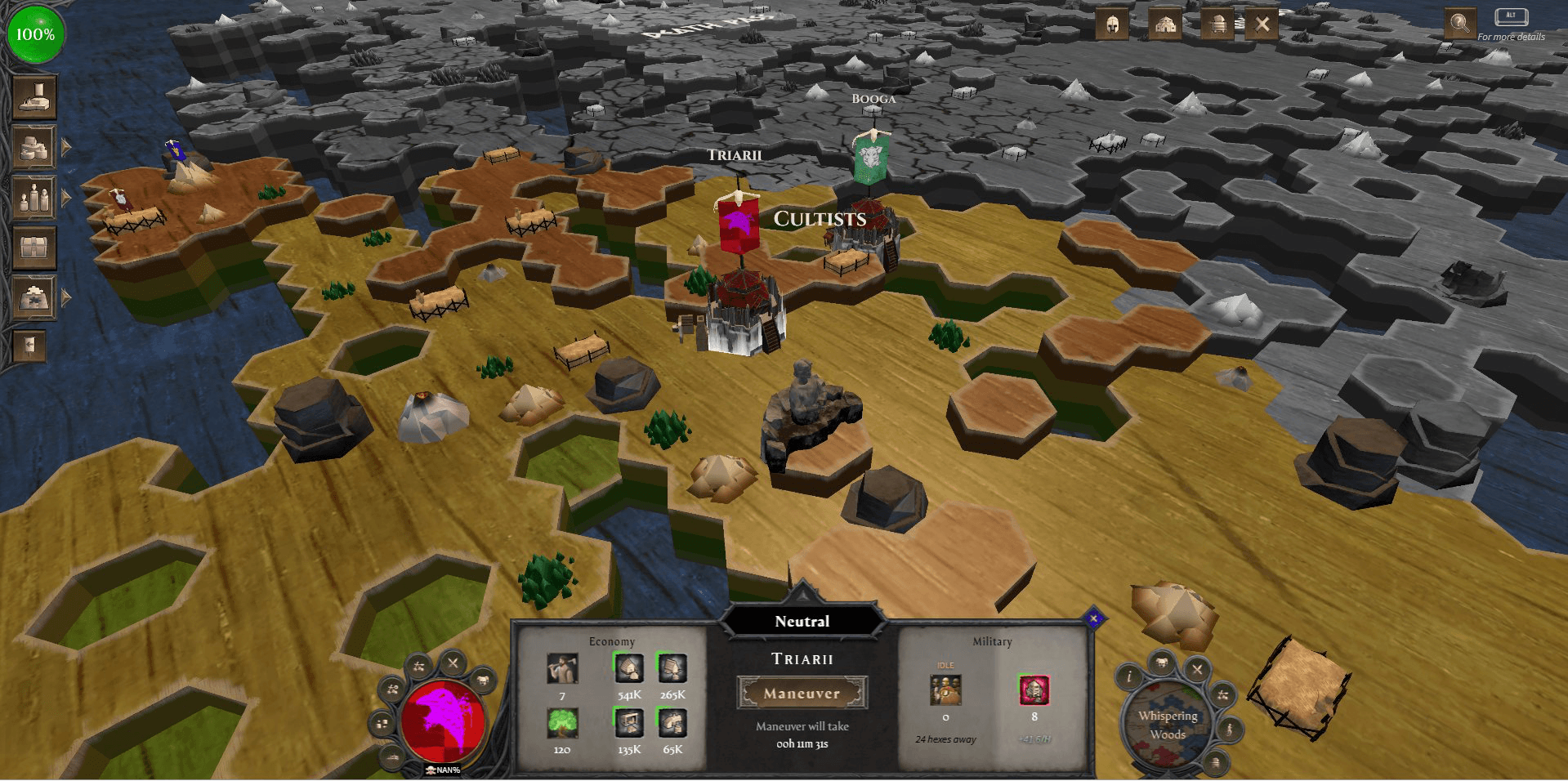
Task: Open the anvil and pillar sidebar menu
Action: (x=34, y=97)
